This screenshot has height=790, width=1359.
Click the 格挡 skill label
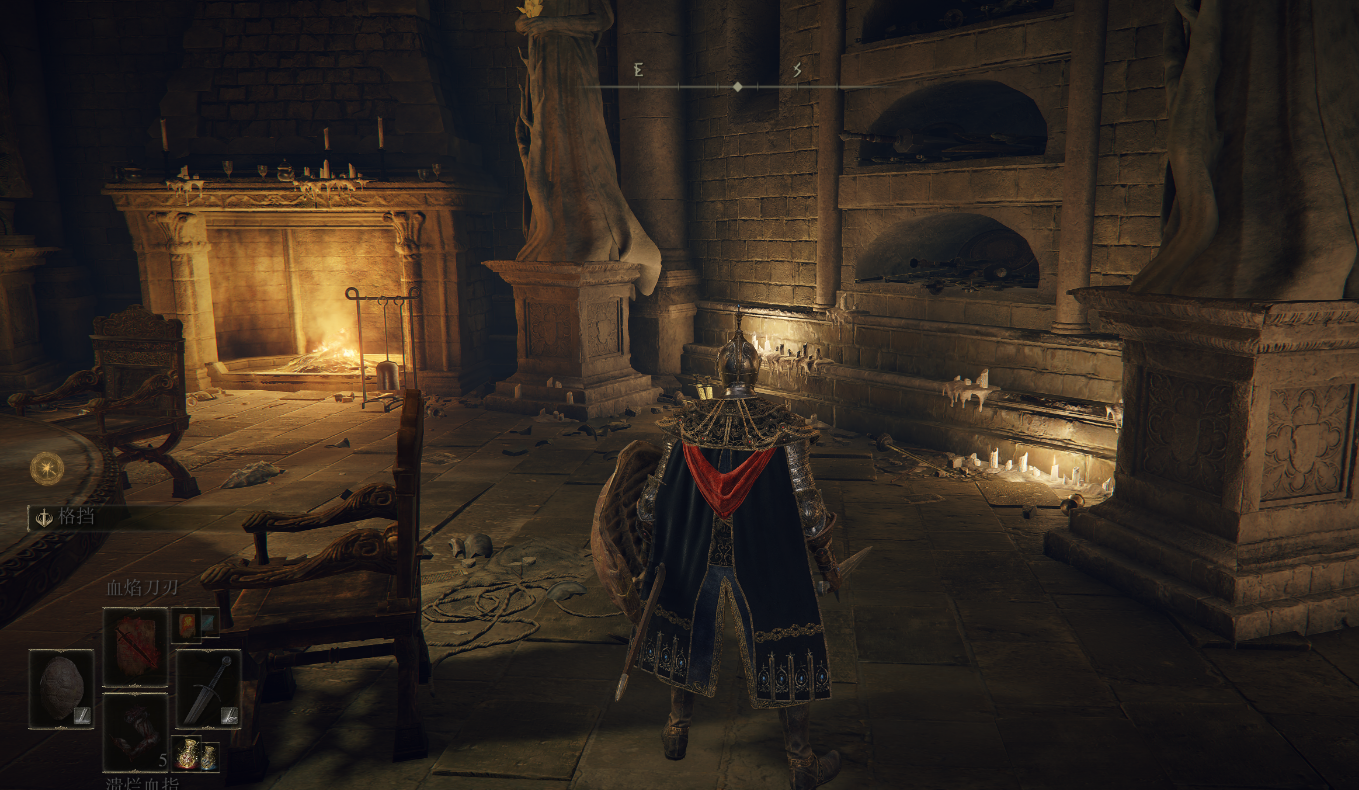pyautogui.click(x=75, y=517)
